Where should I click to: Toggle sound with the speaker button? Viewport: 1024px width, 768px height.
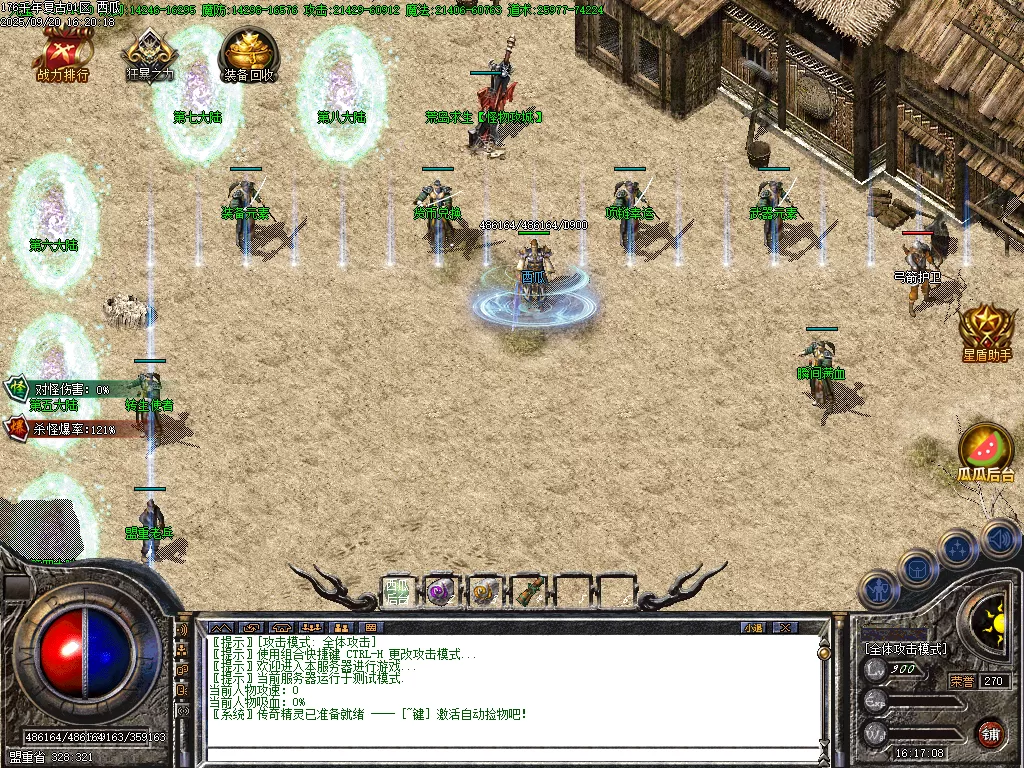coord(999,538)
